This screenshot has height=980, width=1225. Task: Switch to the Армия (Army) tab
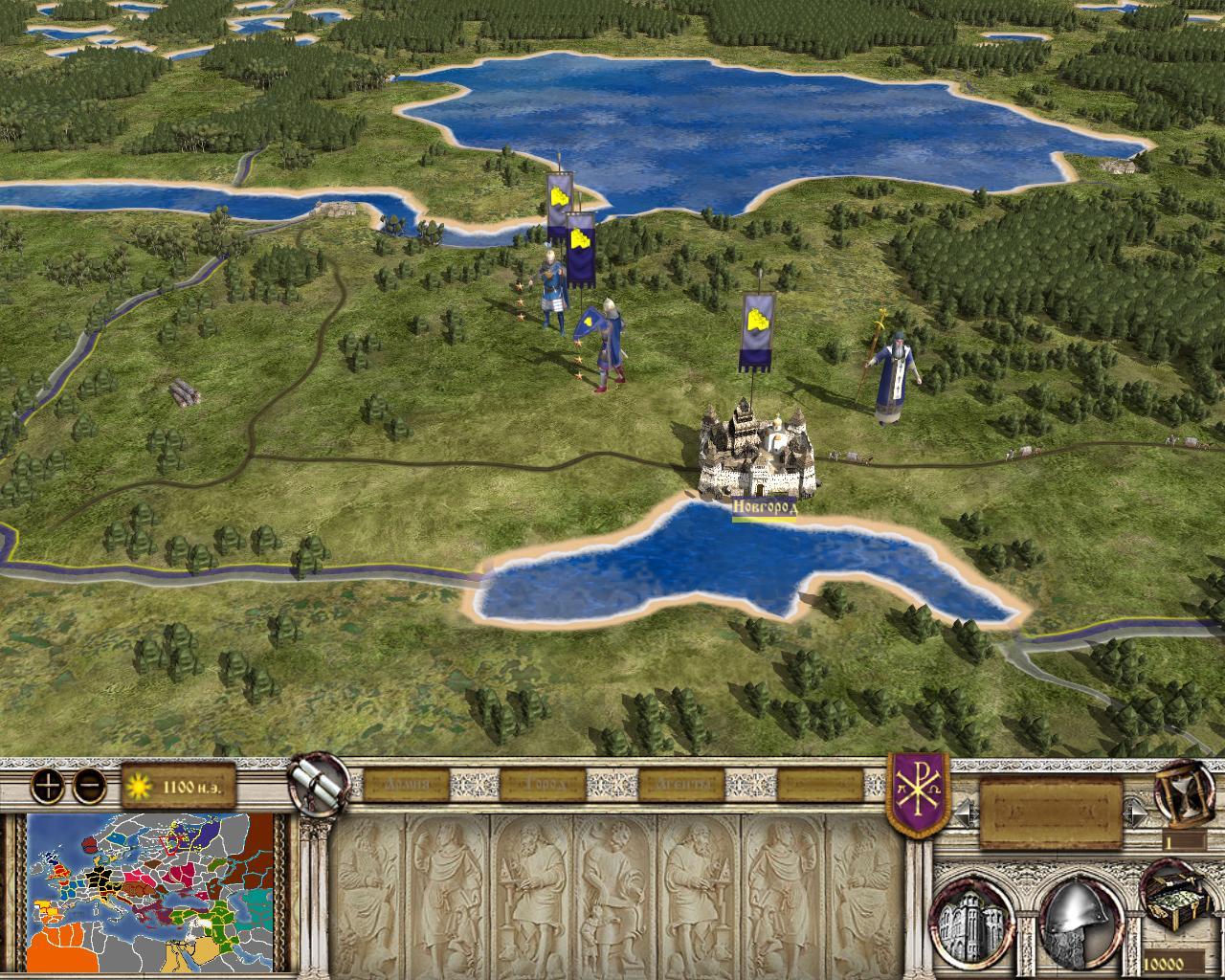point(401,785)
